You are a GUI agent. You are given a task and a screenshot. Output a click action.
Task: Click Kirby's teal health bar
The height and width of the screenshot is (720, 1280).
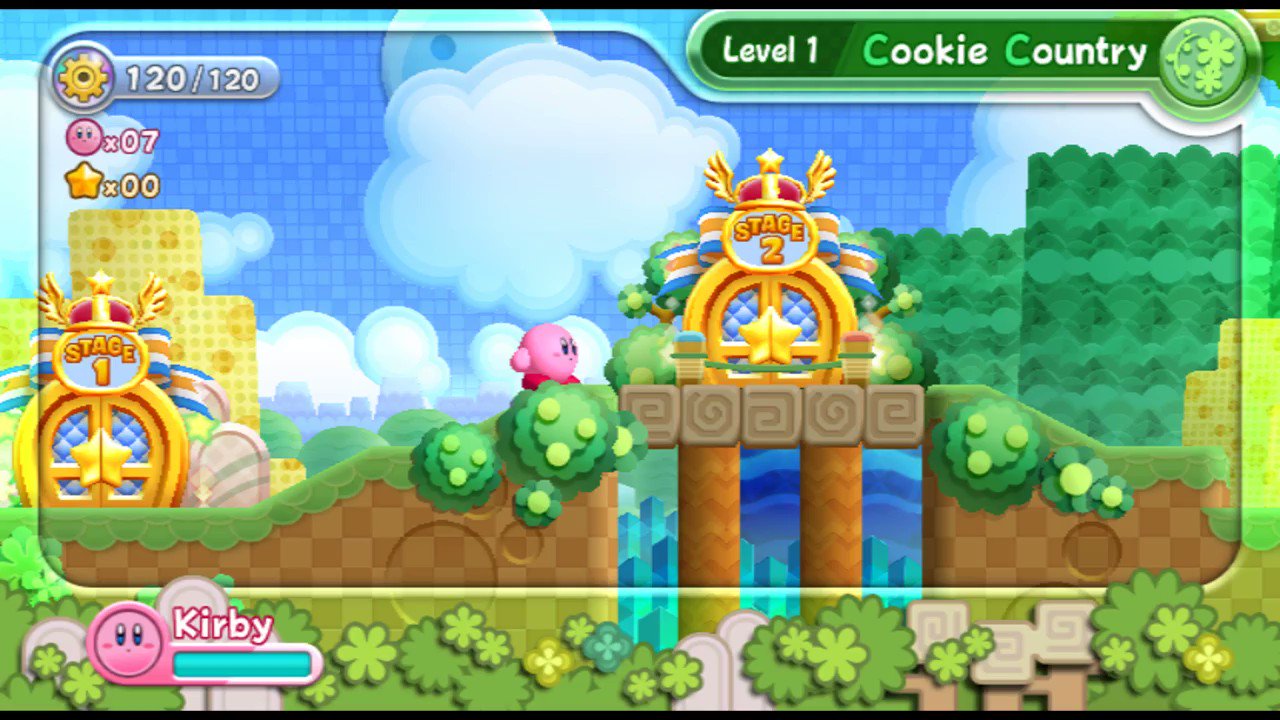240,662
